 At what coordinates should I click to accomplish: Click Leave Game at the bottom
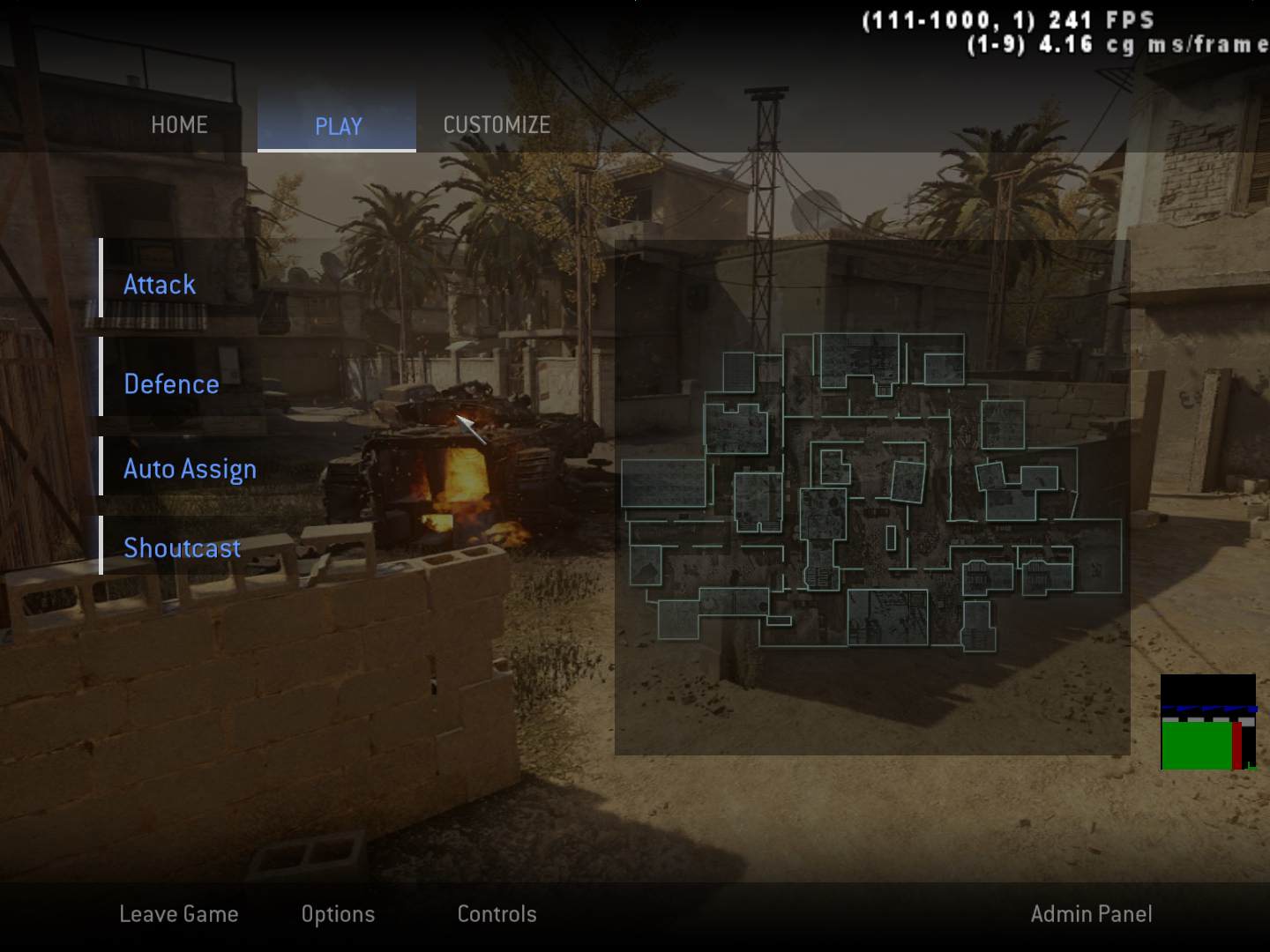tap(179, 914)
